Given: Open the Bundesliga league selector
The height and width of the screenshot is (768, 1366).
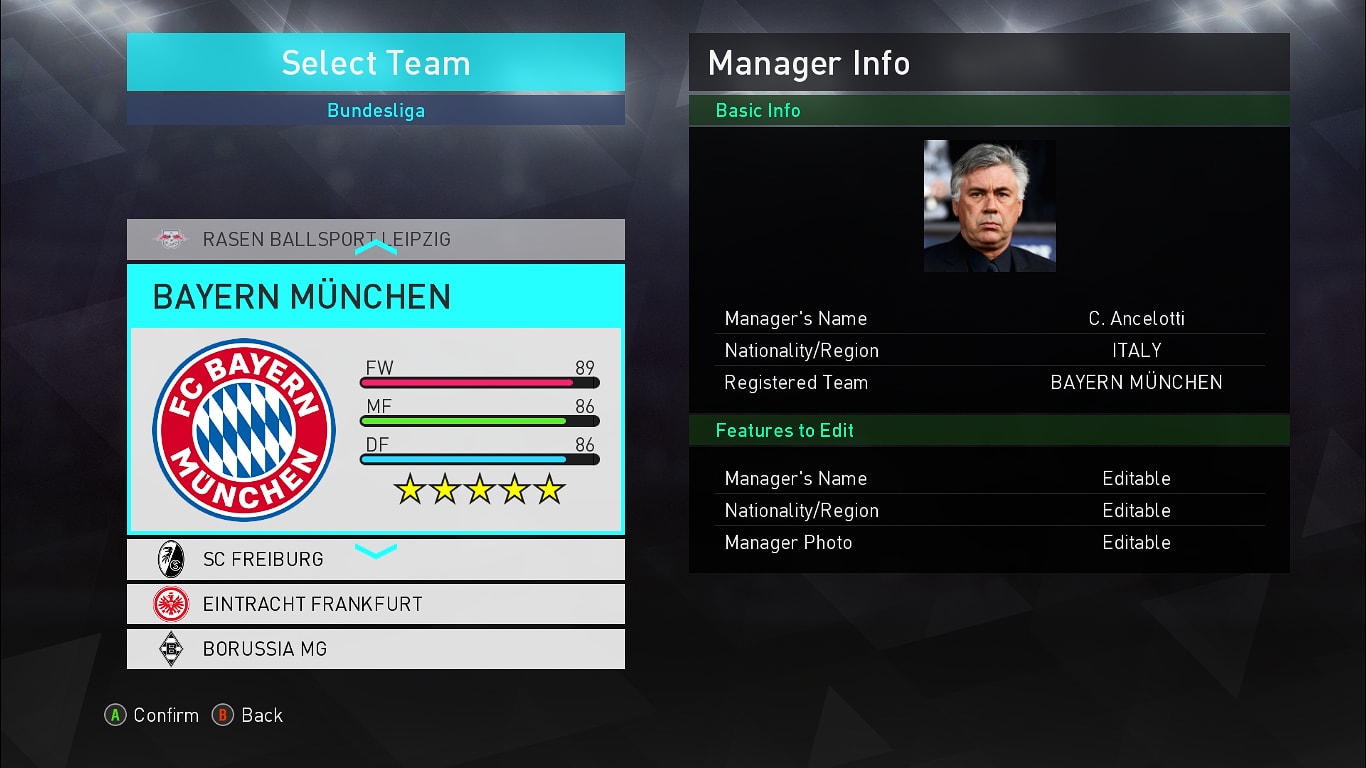Looking at the screenshot, I should [375, 110].
